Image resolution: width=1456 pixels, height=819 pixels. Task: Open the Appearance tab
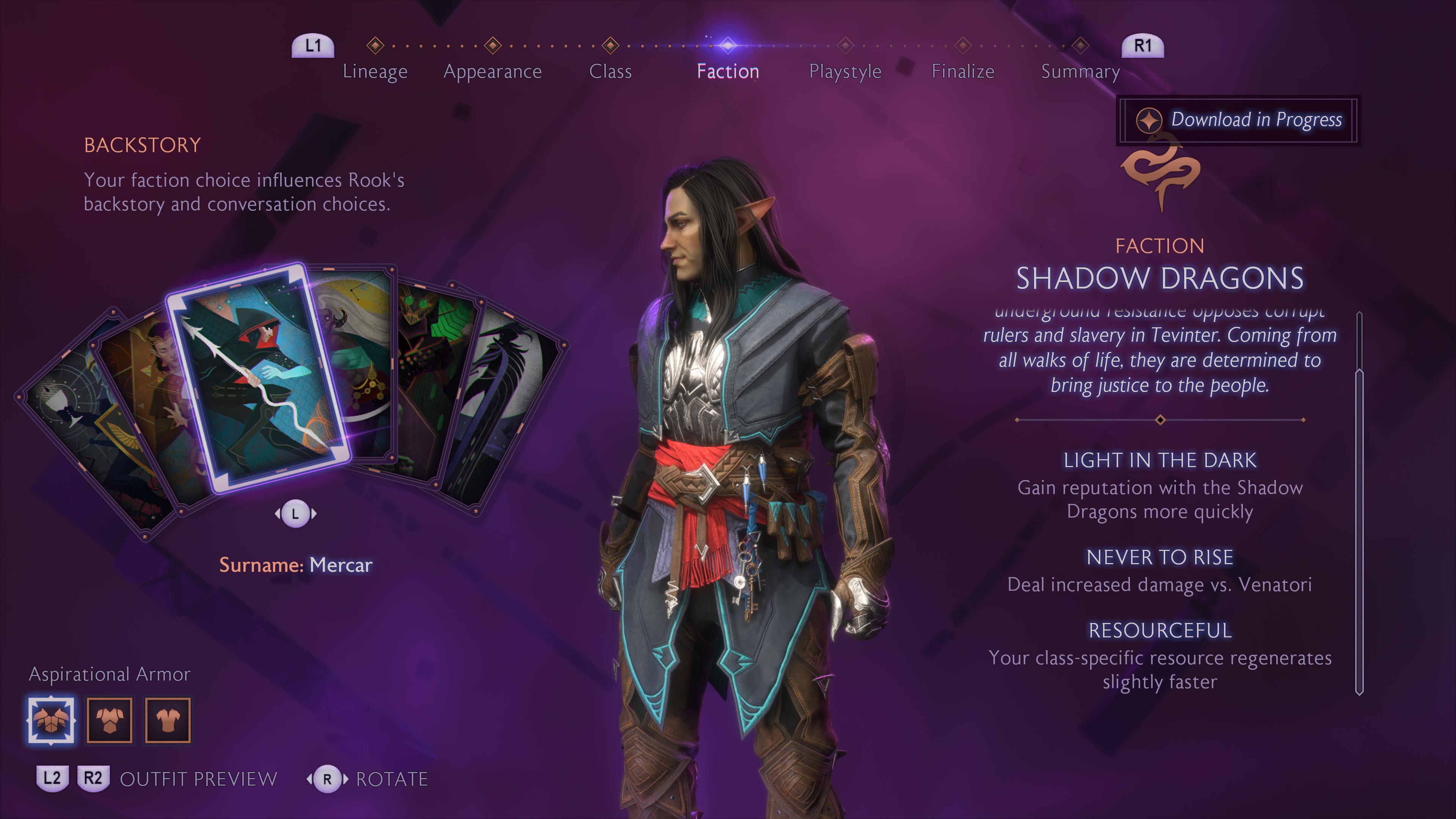(x=492, y=71)
